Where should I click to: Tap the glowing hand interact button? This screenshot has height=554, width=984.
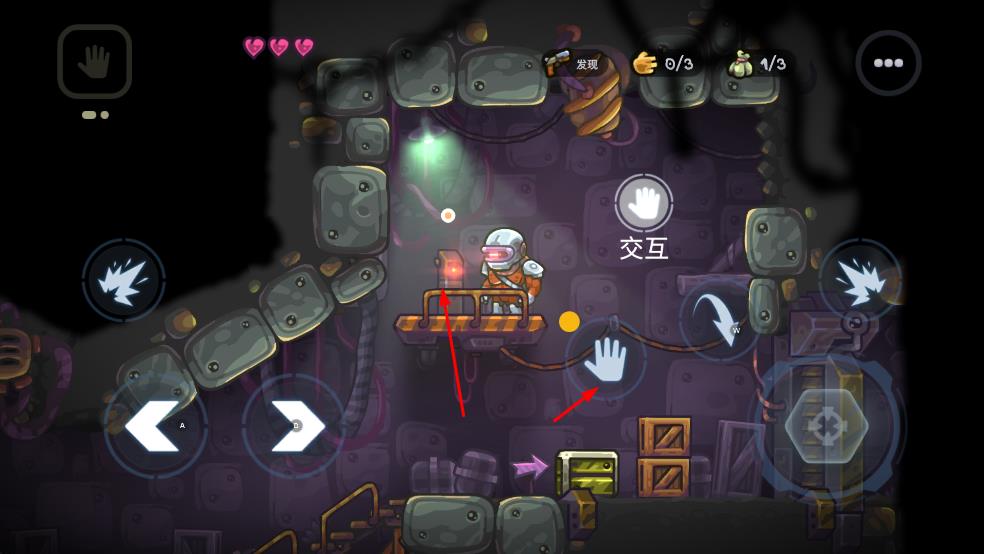(x=605, y=360)
